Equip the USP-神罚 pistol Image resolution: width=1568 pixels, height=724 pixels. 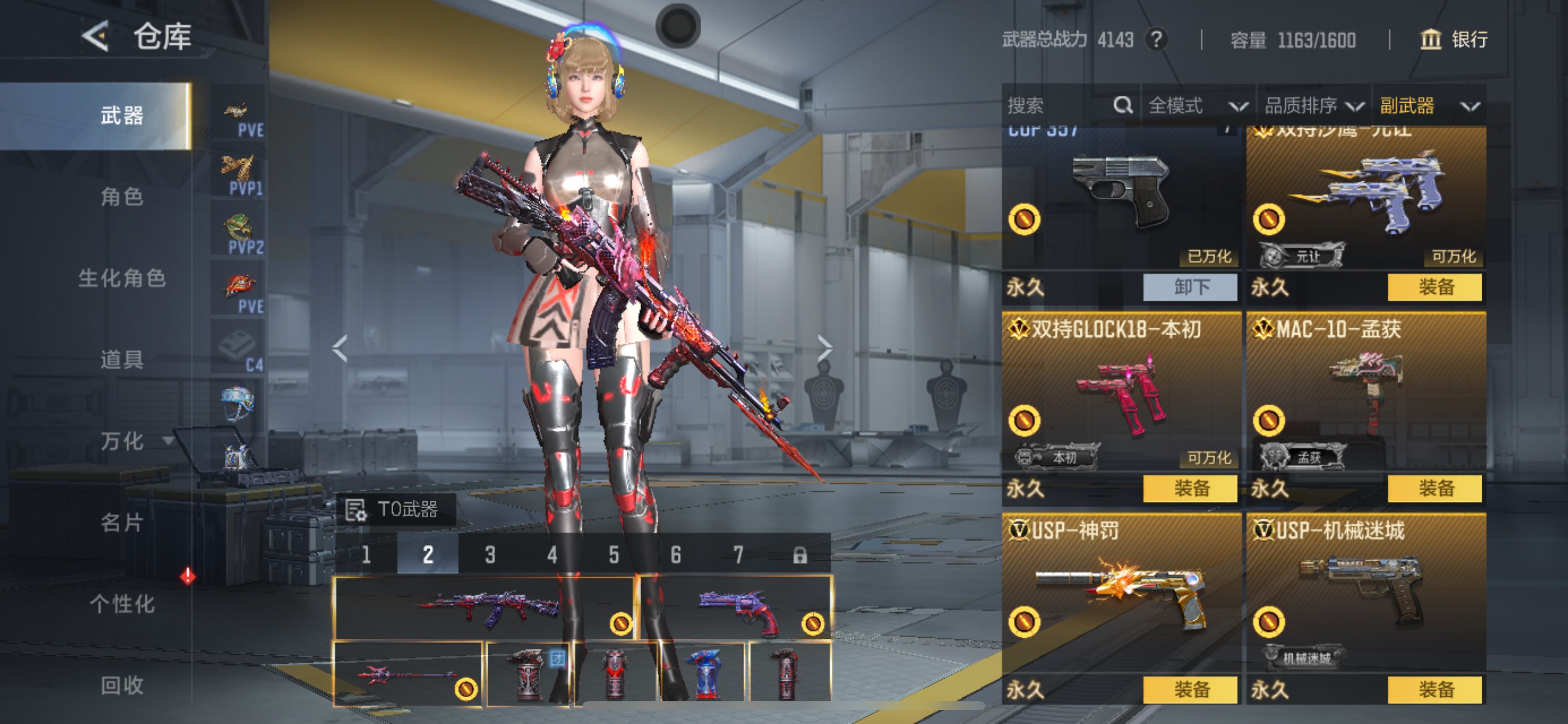pos(1190,690)
